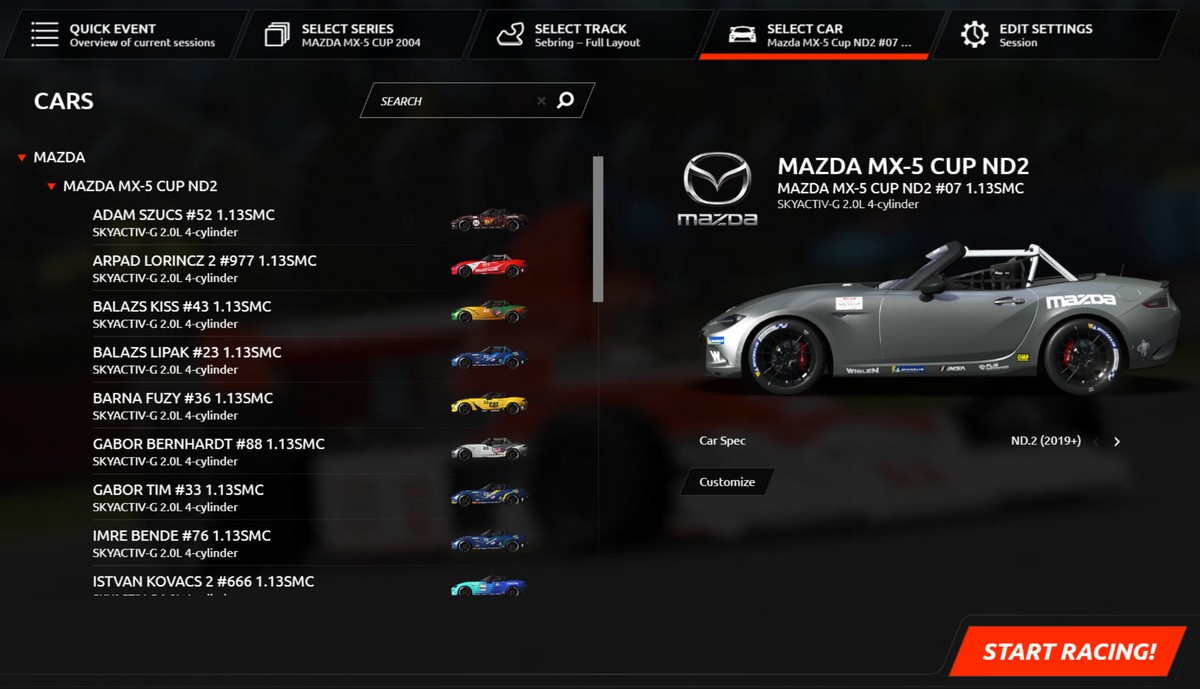
Task: Open the Quick Event overview tab
Action: (125, 35)
